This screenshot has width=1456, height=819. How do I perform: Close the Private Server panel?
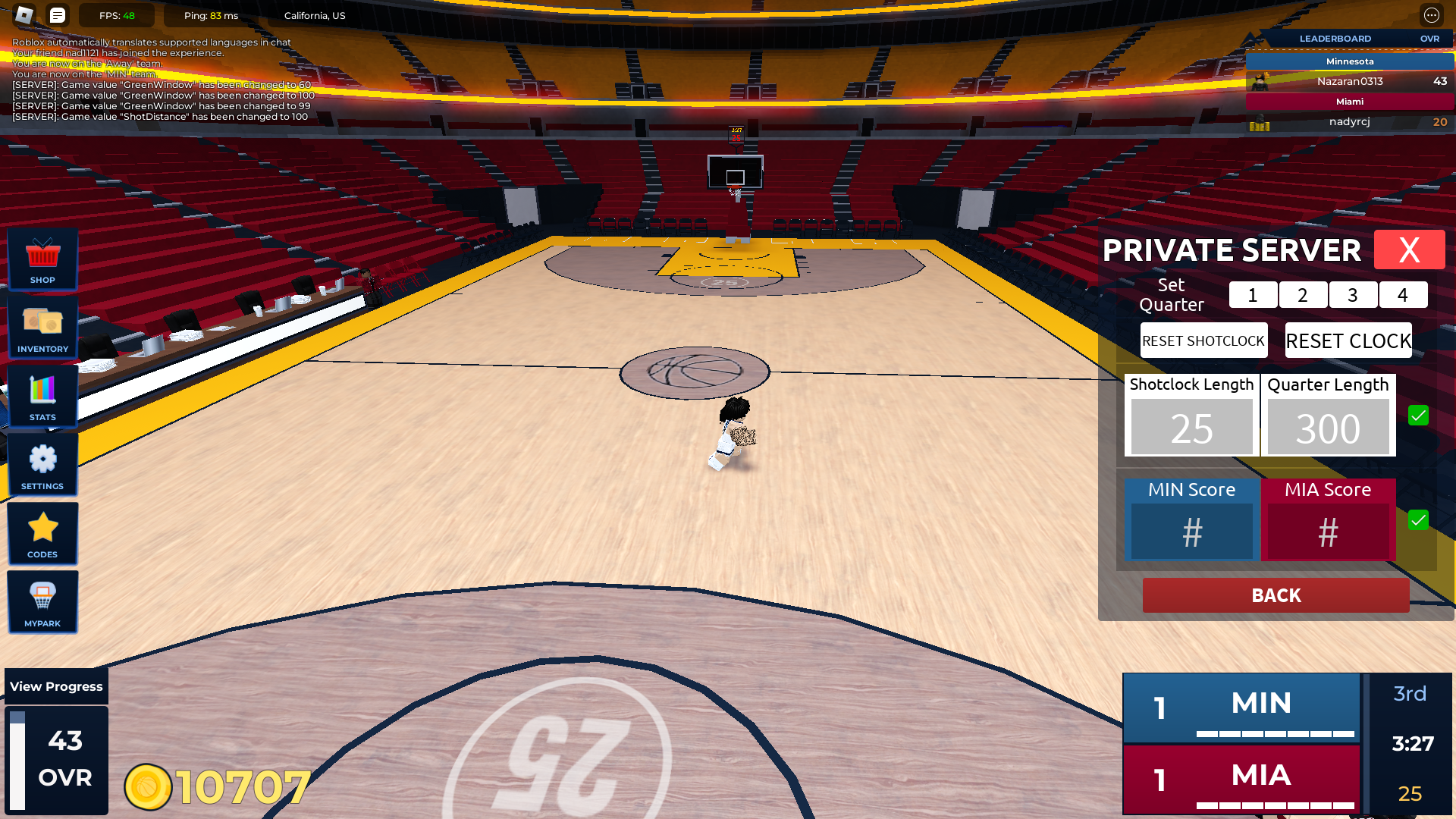coord(1409,249)
